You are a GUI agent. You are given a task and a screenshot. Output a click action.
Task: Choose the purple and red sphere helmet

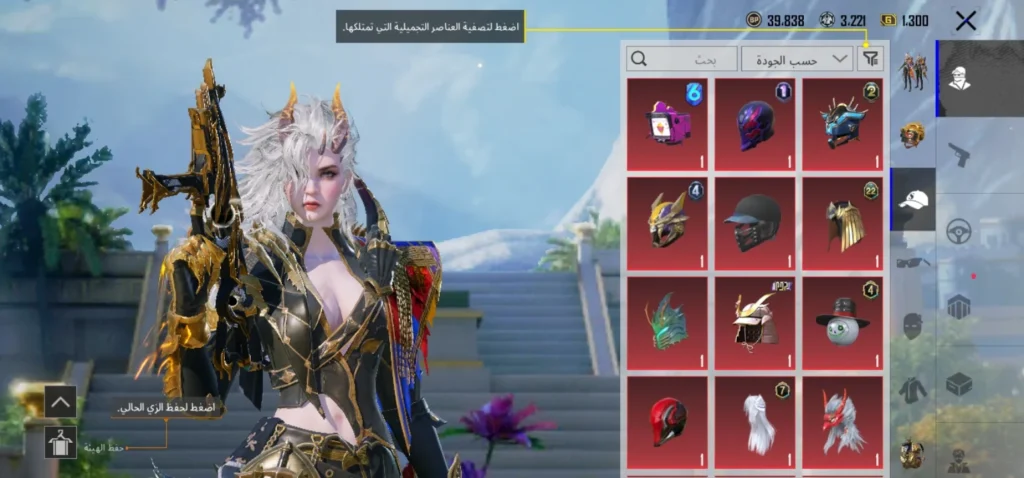[755, 125]
